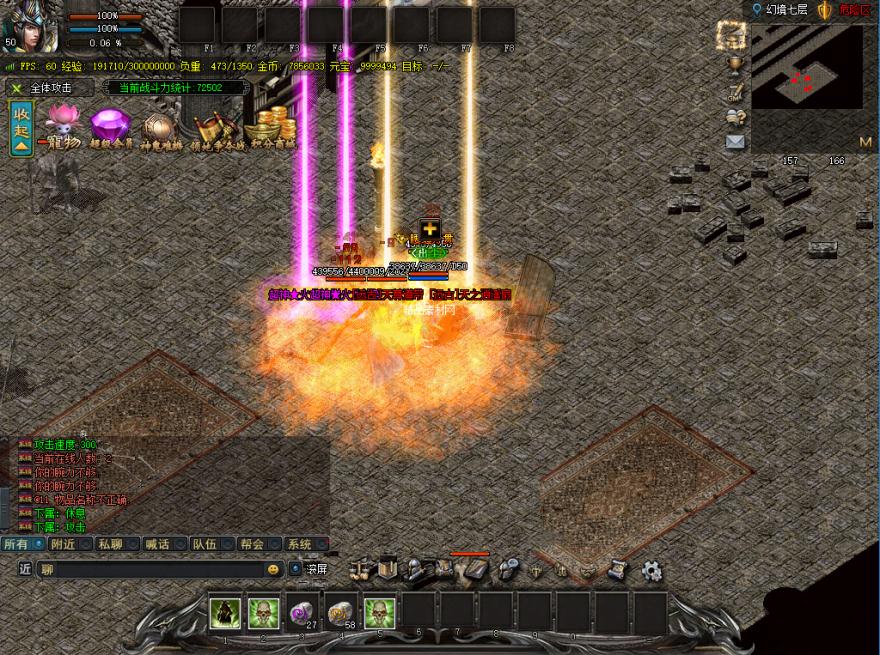880x655 pixels.
Task: Switch to the 帮会 chat tab
Action: [x=252, y=544]
